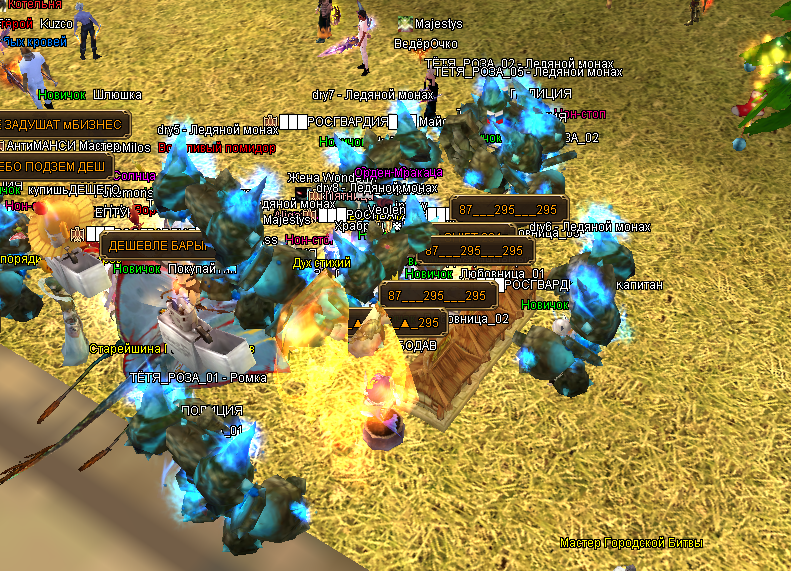Open the "ЗАДУШАТ мБИЗНЕС" shop sign
Image resolution: width=791 pixels, height=571 pixels.
[x=63, y=125]
